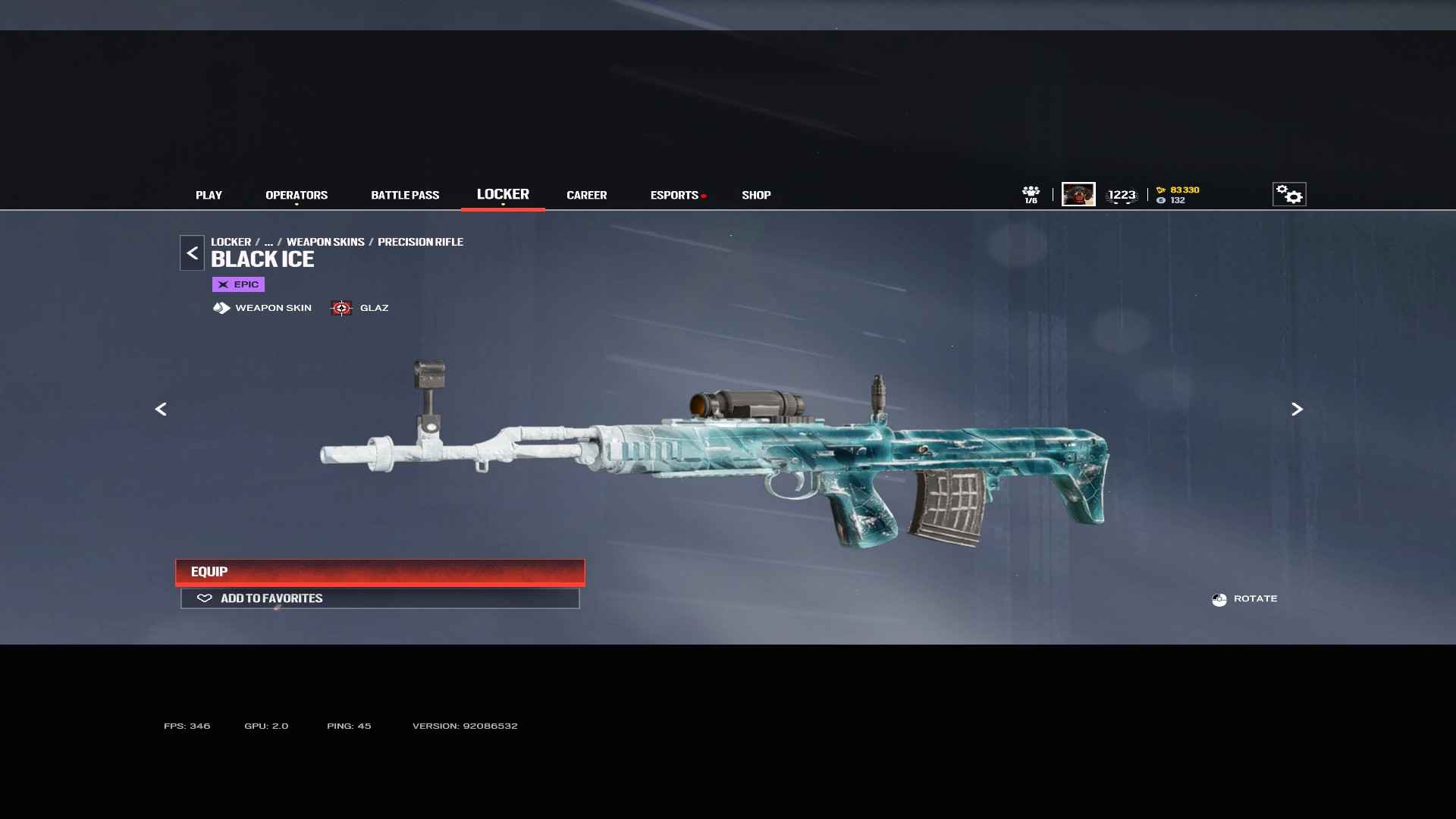1456x819 pixels.
Task: Visit the Shop tab
Action: pyautogui.click(x=756, y=195)
